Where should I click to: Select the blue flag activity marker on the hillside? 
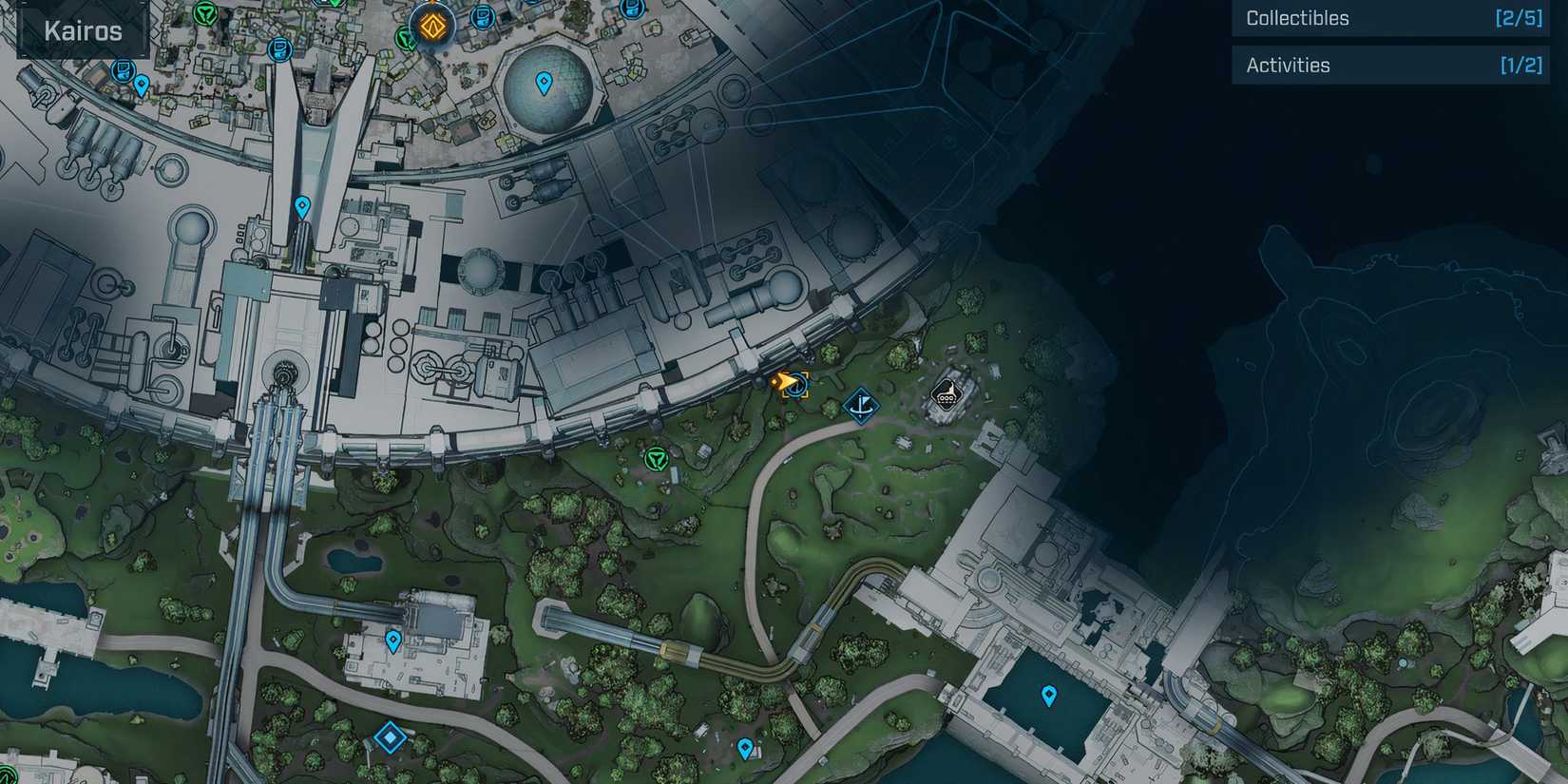(862, 406)
